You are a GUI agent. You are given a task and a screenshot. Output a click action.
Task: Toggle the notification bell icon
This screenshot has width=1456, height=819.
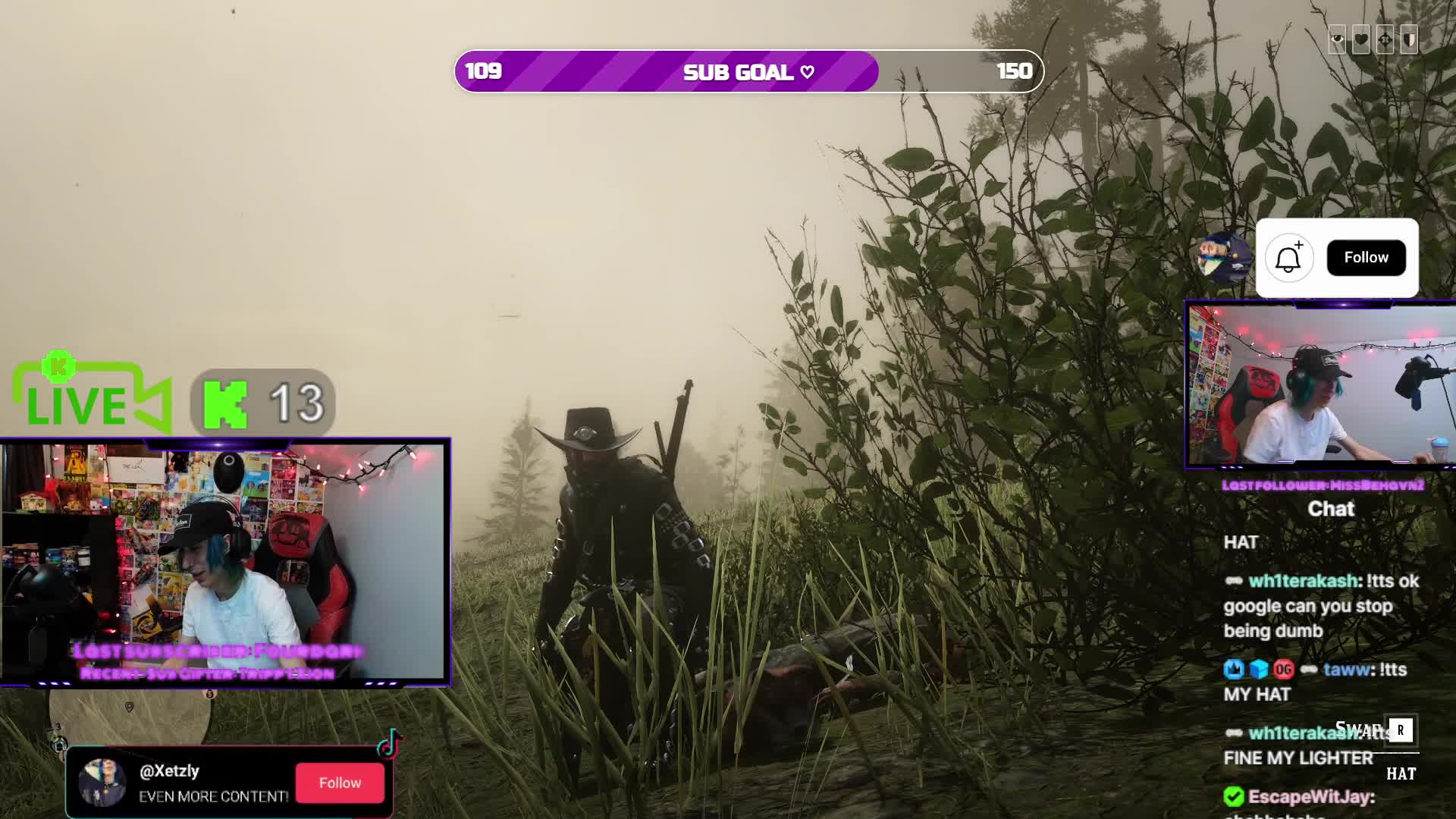pyautogui.click(x=1288, y=259)
